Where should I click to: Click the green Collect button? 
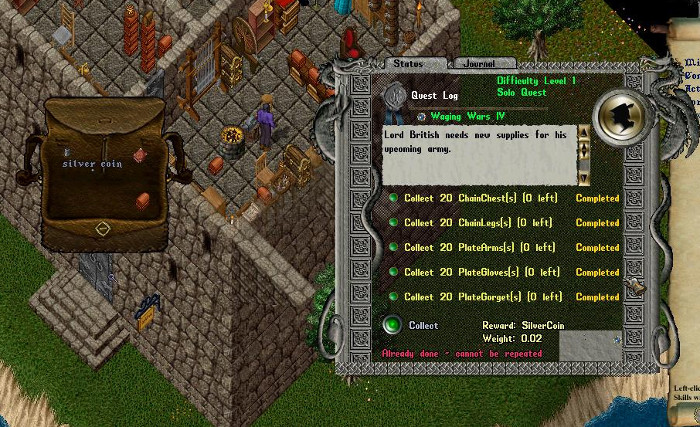tap(393, 325)
